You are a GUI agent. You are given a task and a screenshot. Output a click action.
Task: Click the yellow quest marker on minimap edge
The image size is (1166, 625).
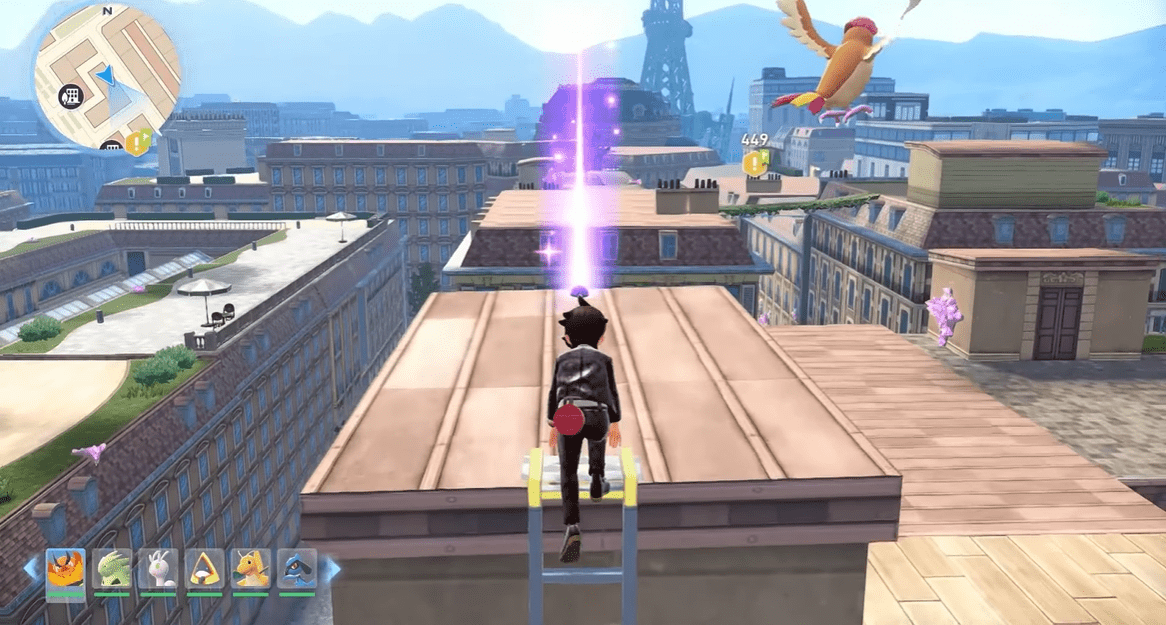click(x=139, y=142)
